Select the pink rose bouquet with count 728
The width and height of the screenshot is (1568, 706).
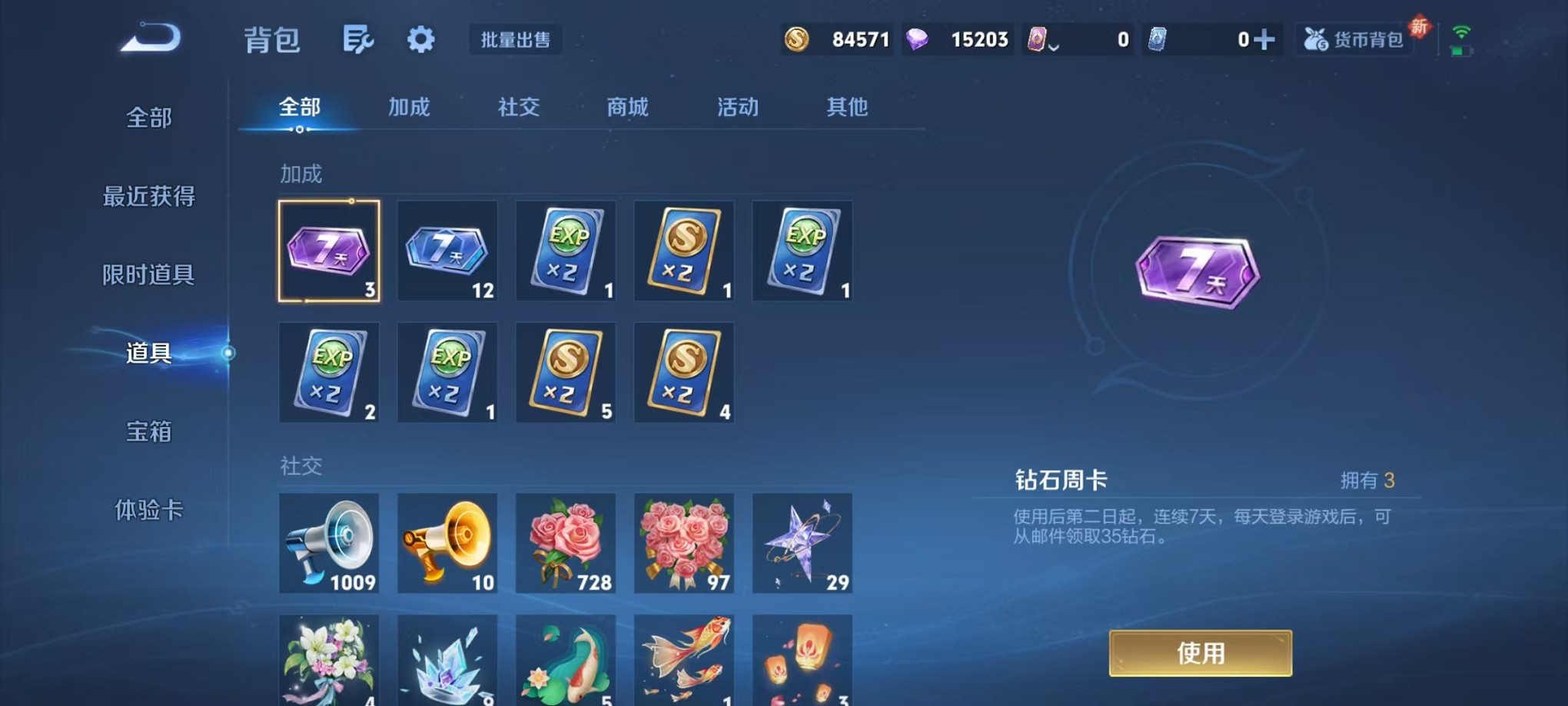[x=566, y=542]
